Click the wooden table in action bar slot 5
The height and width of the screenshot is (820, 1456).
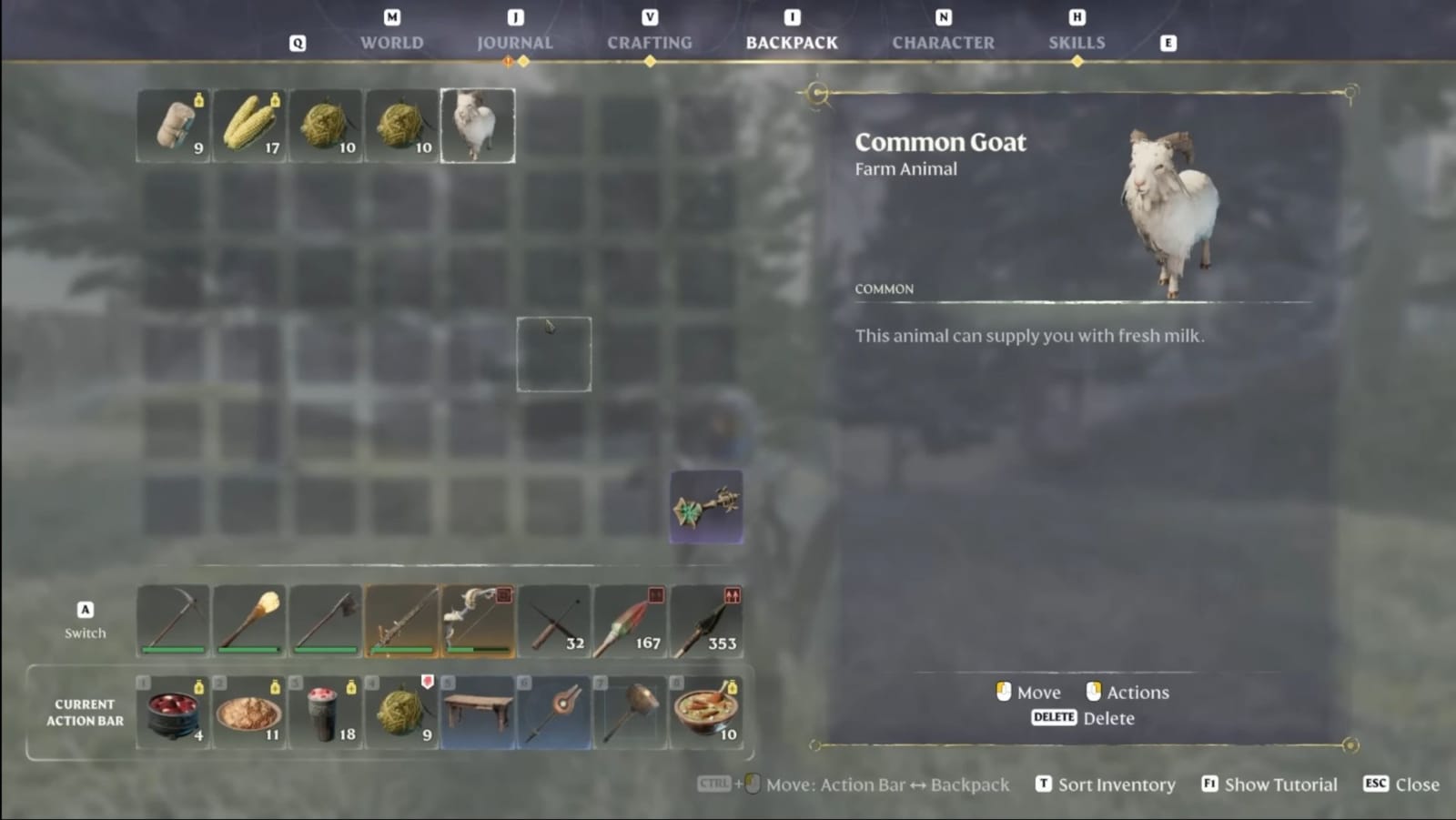click(x=477, y=713)
